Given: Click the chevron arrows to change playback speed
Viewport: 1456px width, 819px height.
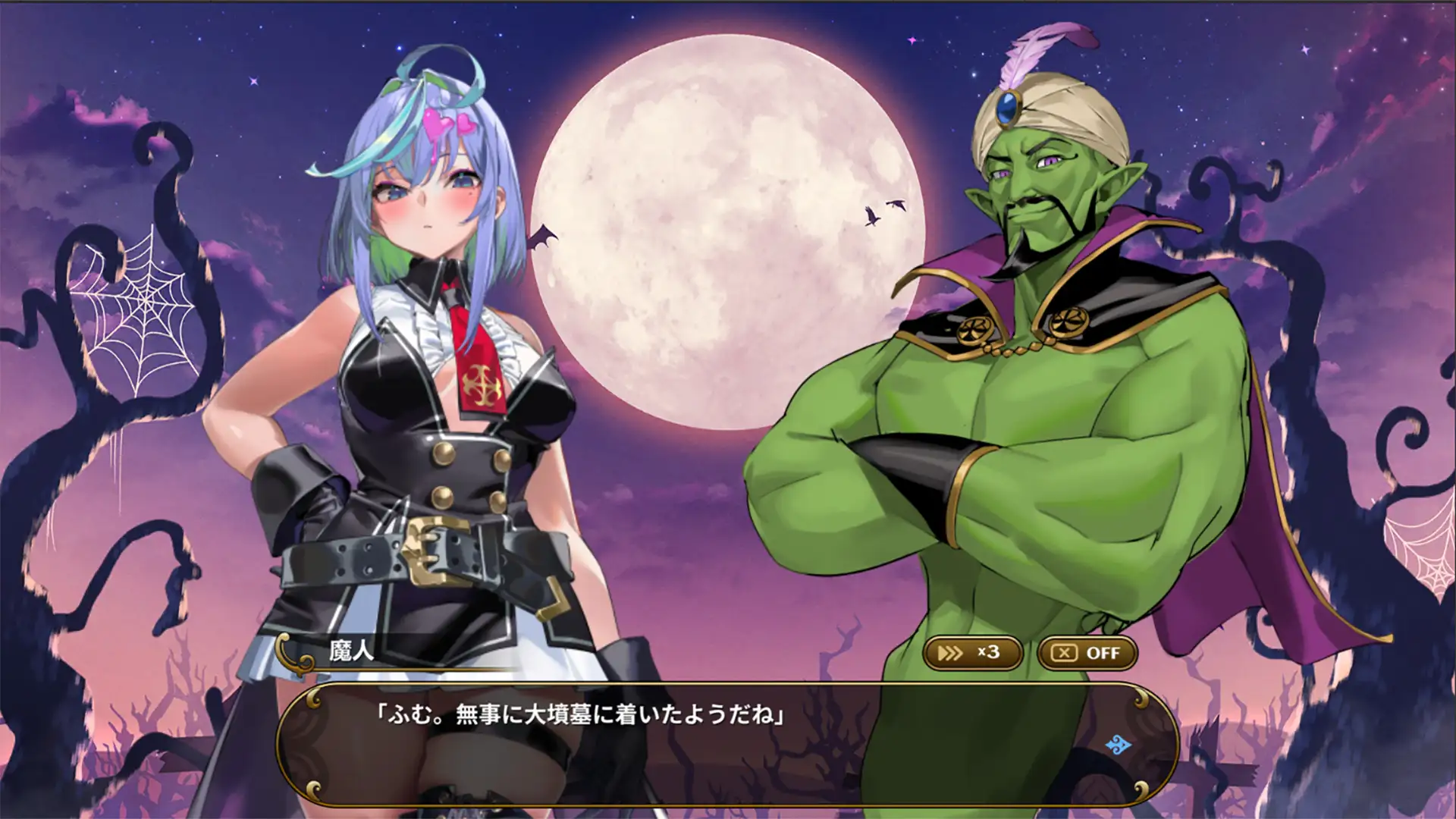Looking at the screenshot, I should pyautogui.click(x=950, y=653).
